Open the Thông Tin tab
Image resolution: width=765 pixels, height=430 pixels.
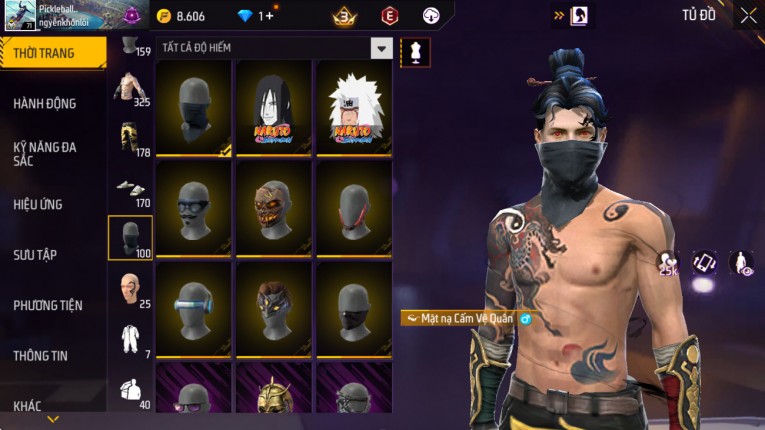point(41,355)
